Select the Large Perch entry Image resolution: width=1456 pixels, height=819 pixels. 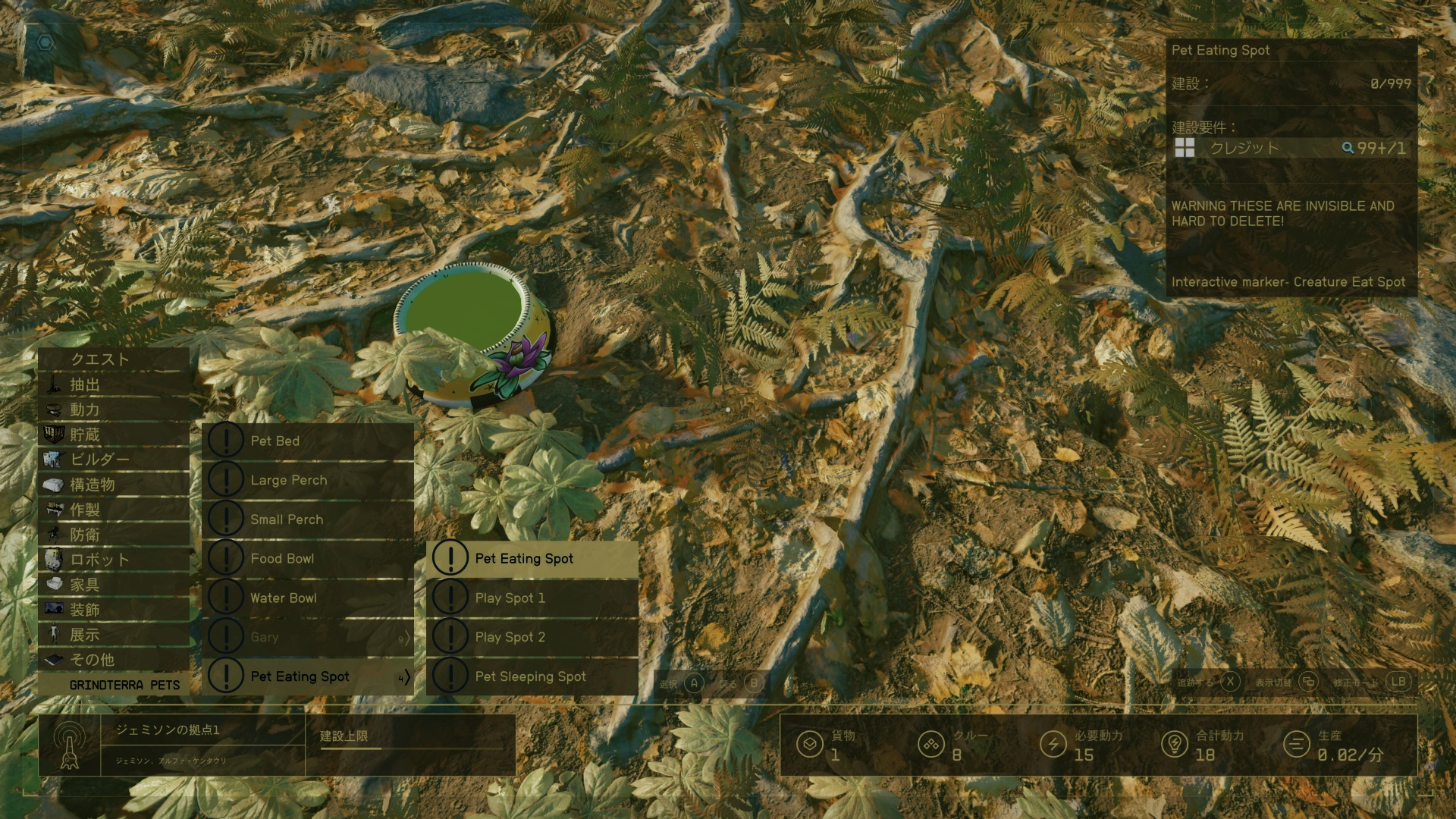308,481
